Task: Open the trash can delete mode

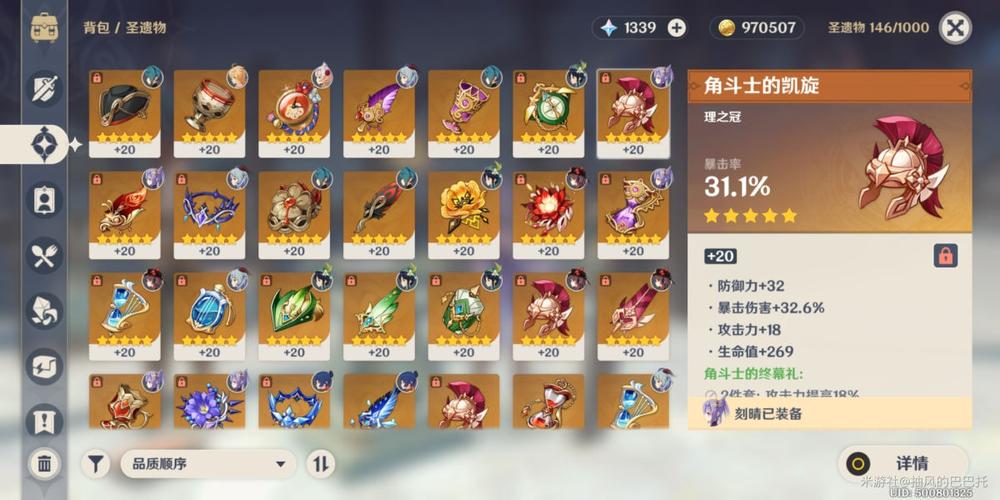Action: [44, 463]
